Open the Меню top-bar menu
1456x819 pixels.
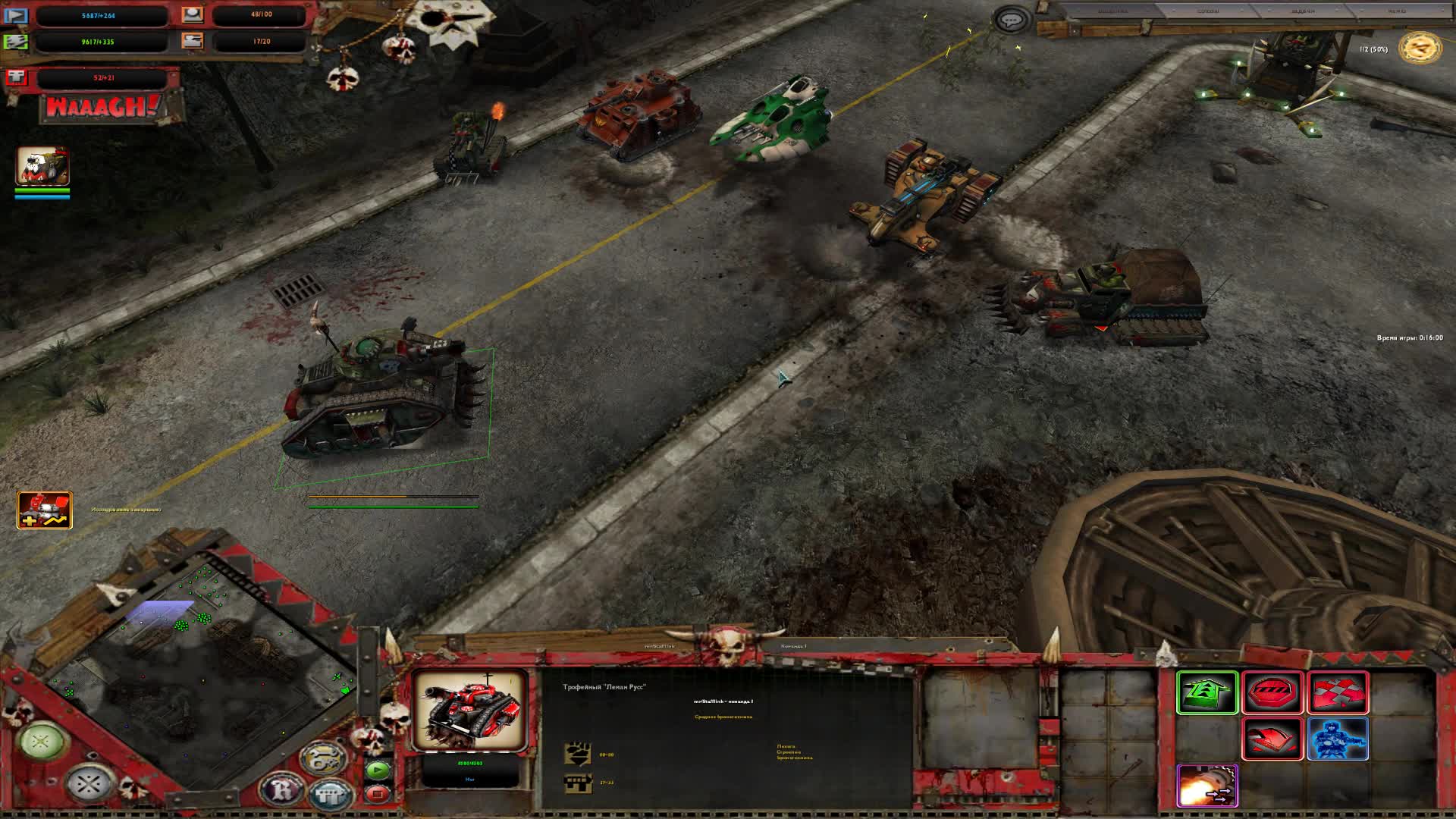[1396, 11]
